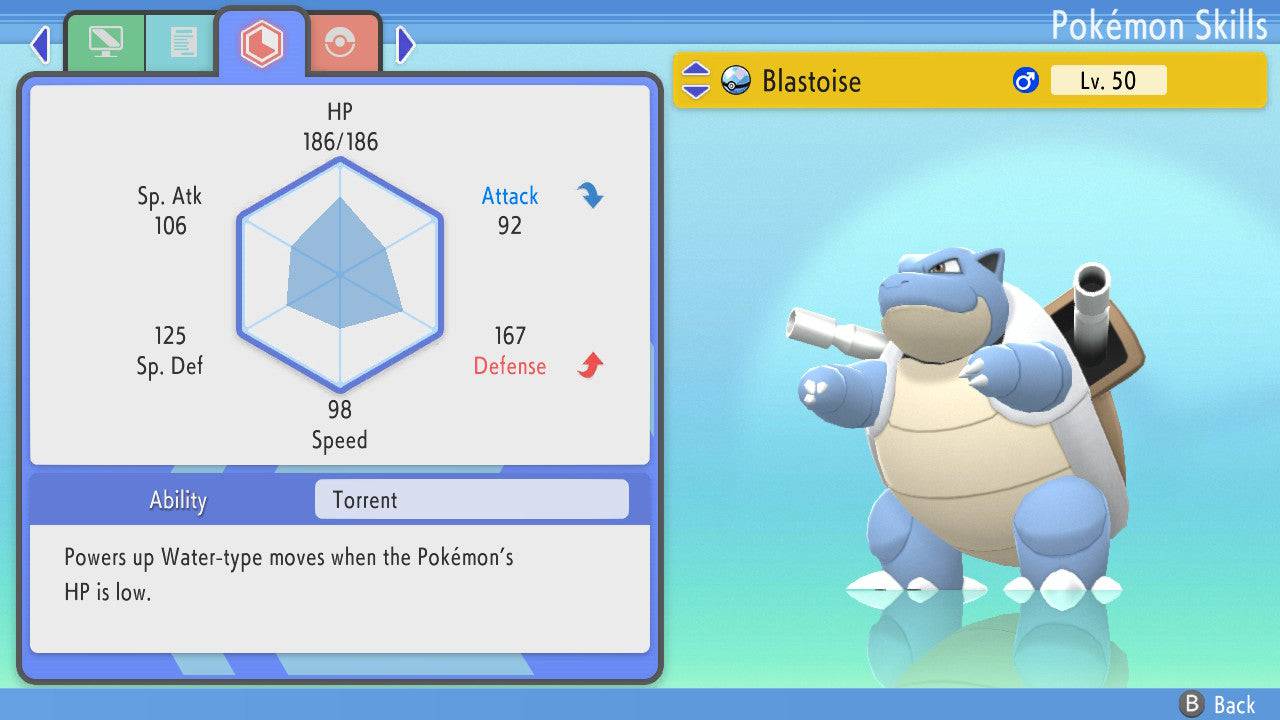Cycle Pokémon using arrows beside Blastoise
The height and width of the screenshot is (720, 1280).
695,81
